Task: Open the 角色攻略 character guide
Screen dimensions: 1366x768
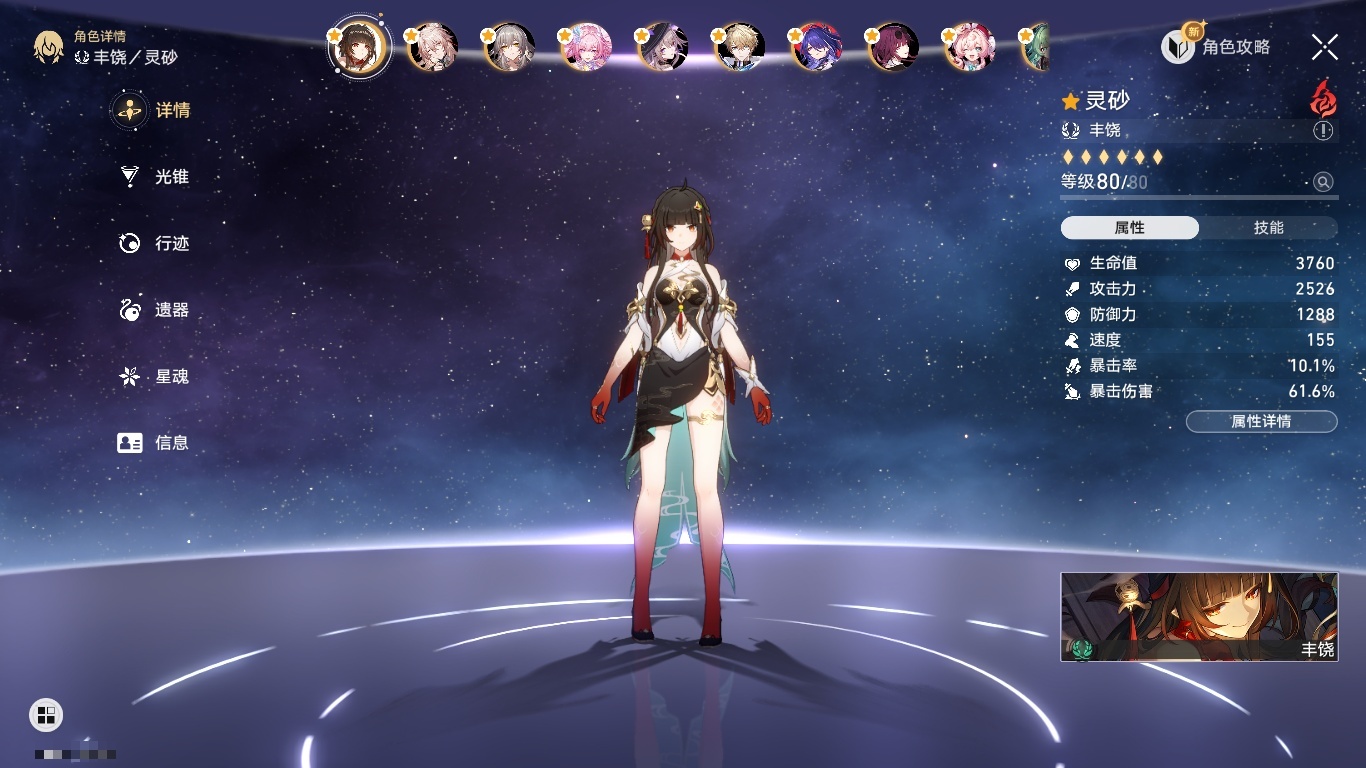Action: (x=1216, y=47)
